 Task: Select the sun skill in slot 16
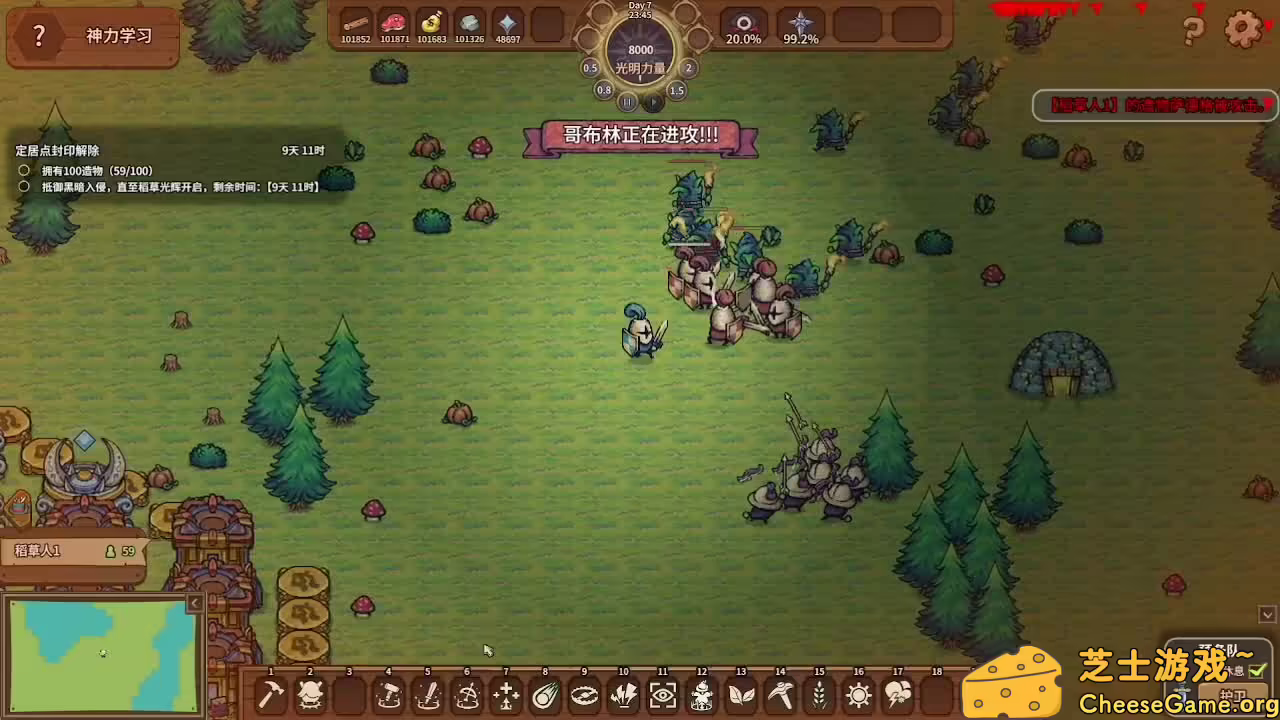click(856, 695)
